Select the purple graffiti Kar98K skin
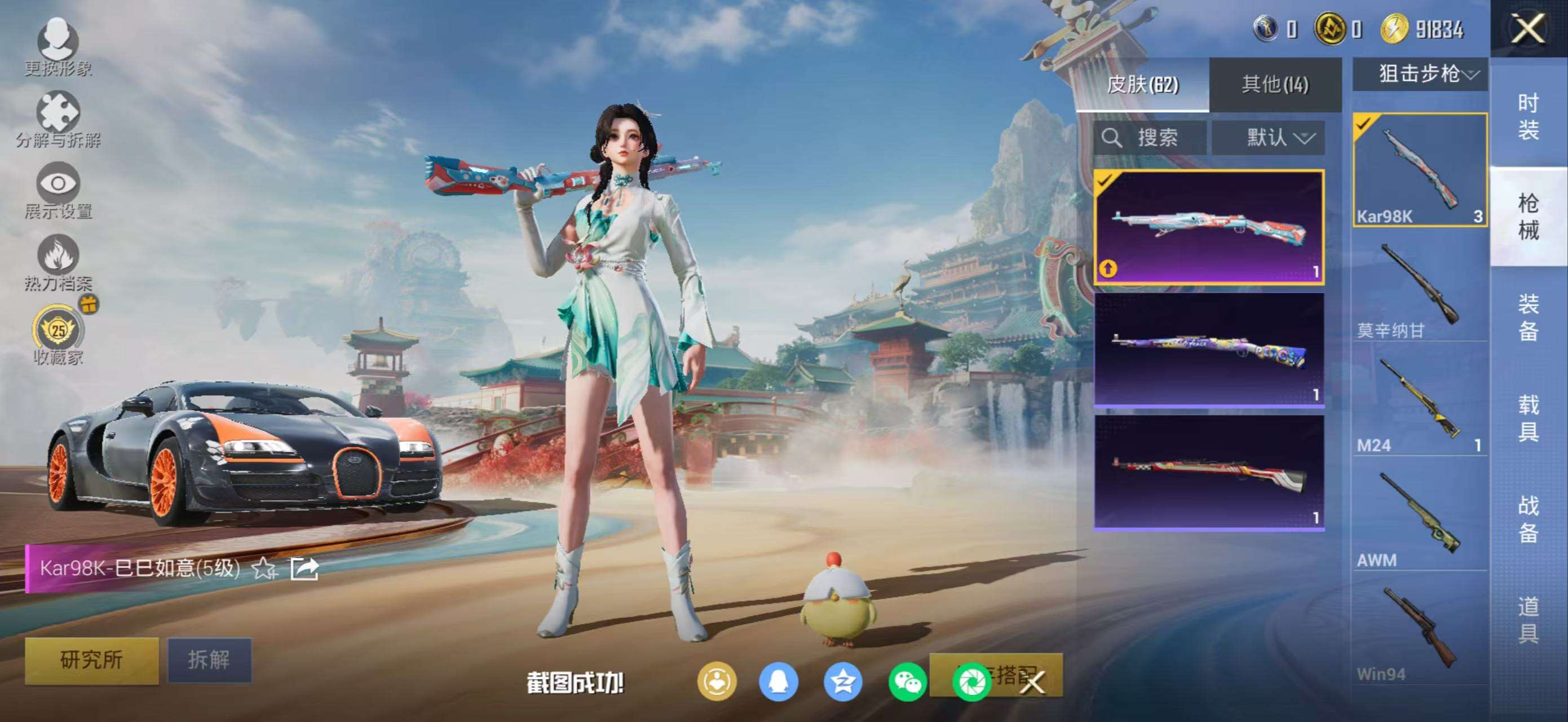 [x=1209, y=349]
